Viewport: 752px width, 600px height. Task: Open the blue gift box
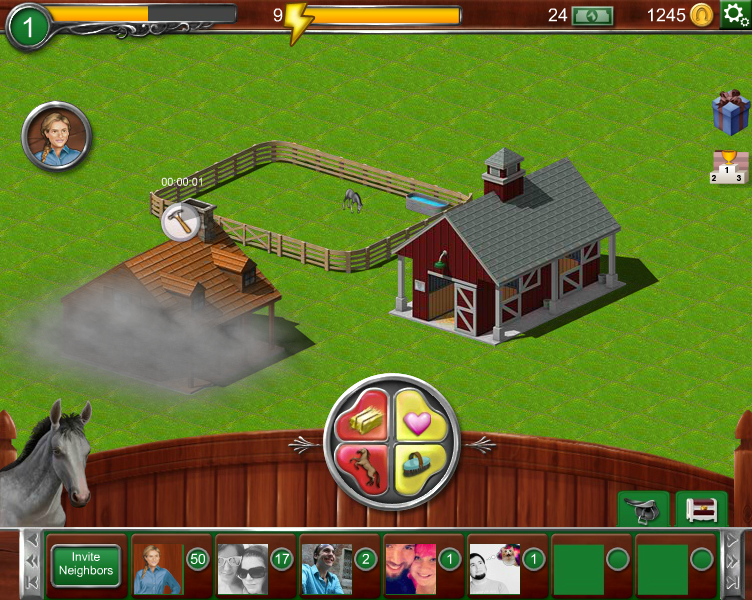pyautogui.click(x=730, y=112)
